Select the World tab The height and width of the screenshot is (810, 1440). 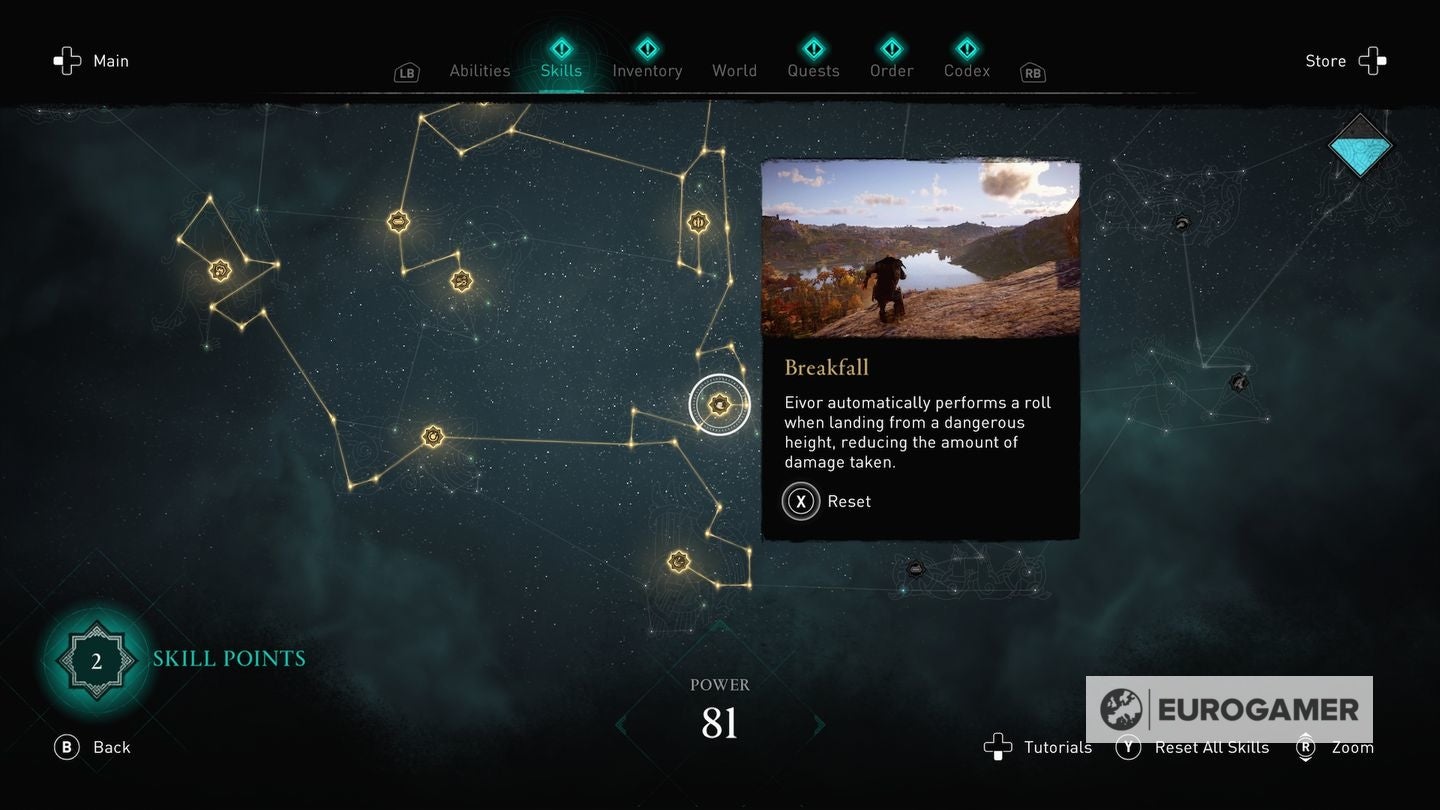[x=734, y=70]
